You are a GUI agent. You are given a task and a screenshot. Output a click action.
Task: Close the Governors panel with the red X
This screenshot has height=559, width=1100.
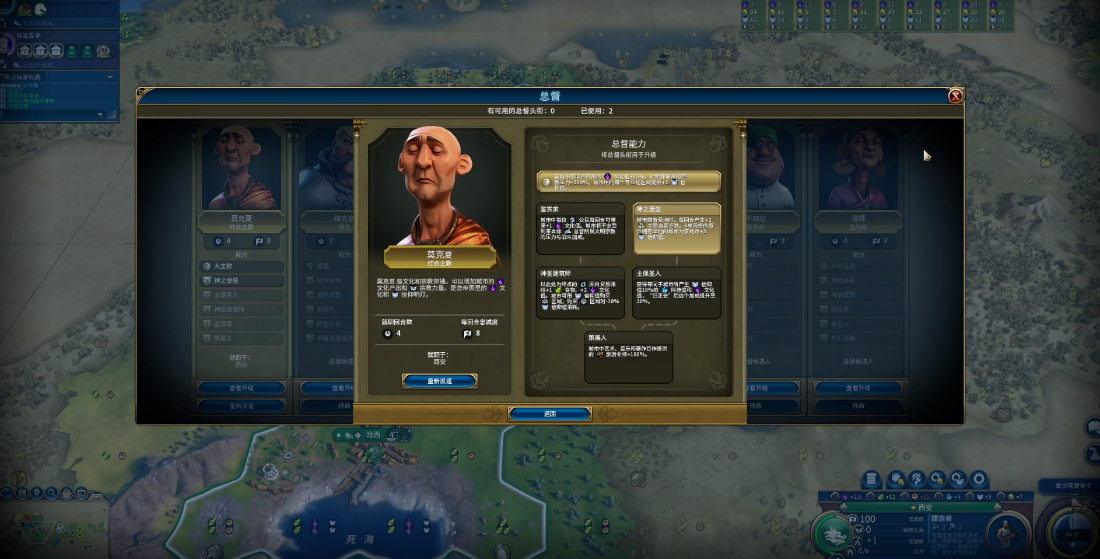point(955,96)
